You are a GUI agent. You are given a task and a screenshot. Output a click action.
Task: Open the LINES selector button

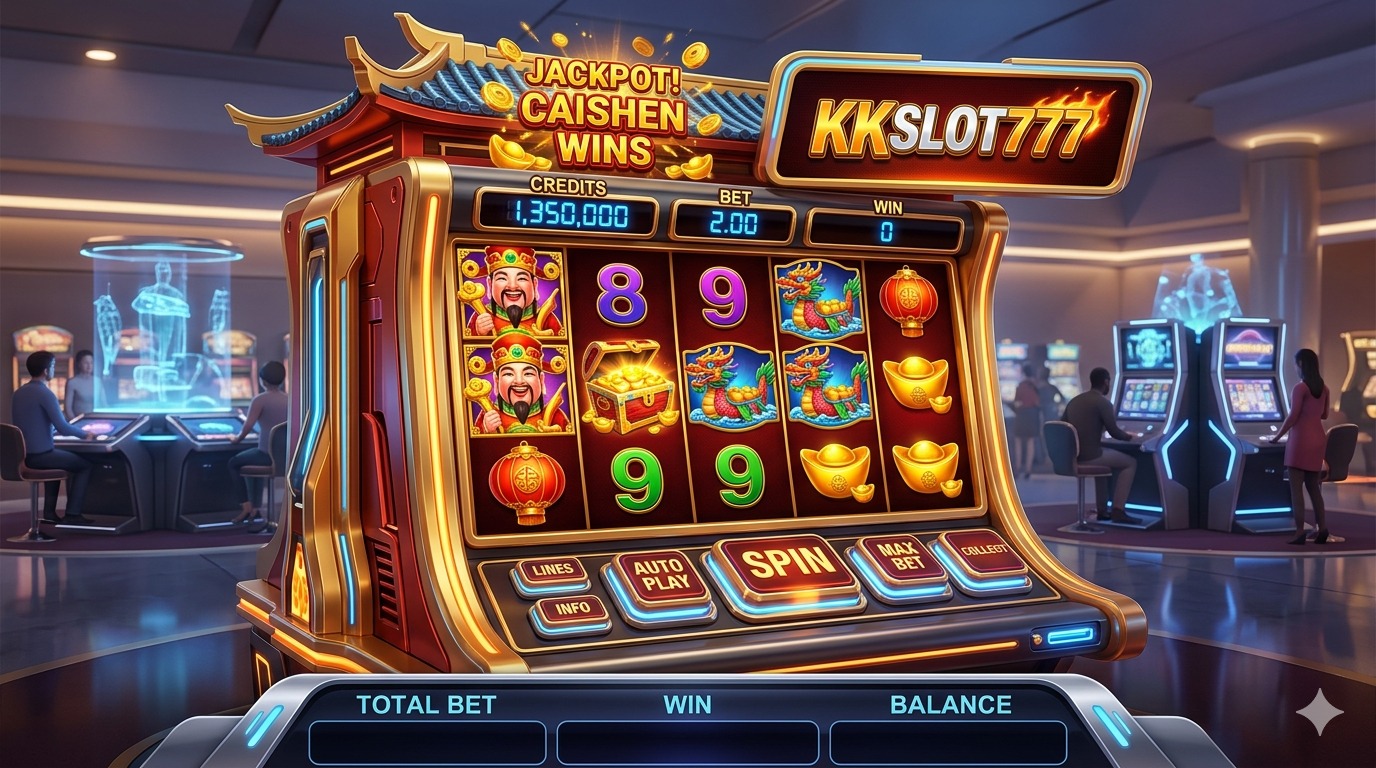click(x=551, y=571)
